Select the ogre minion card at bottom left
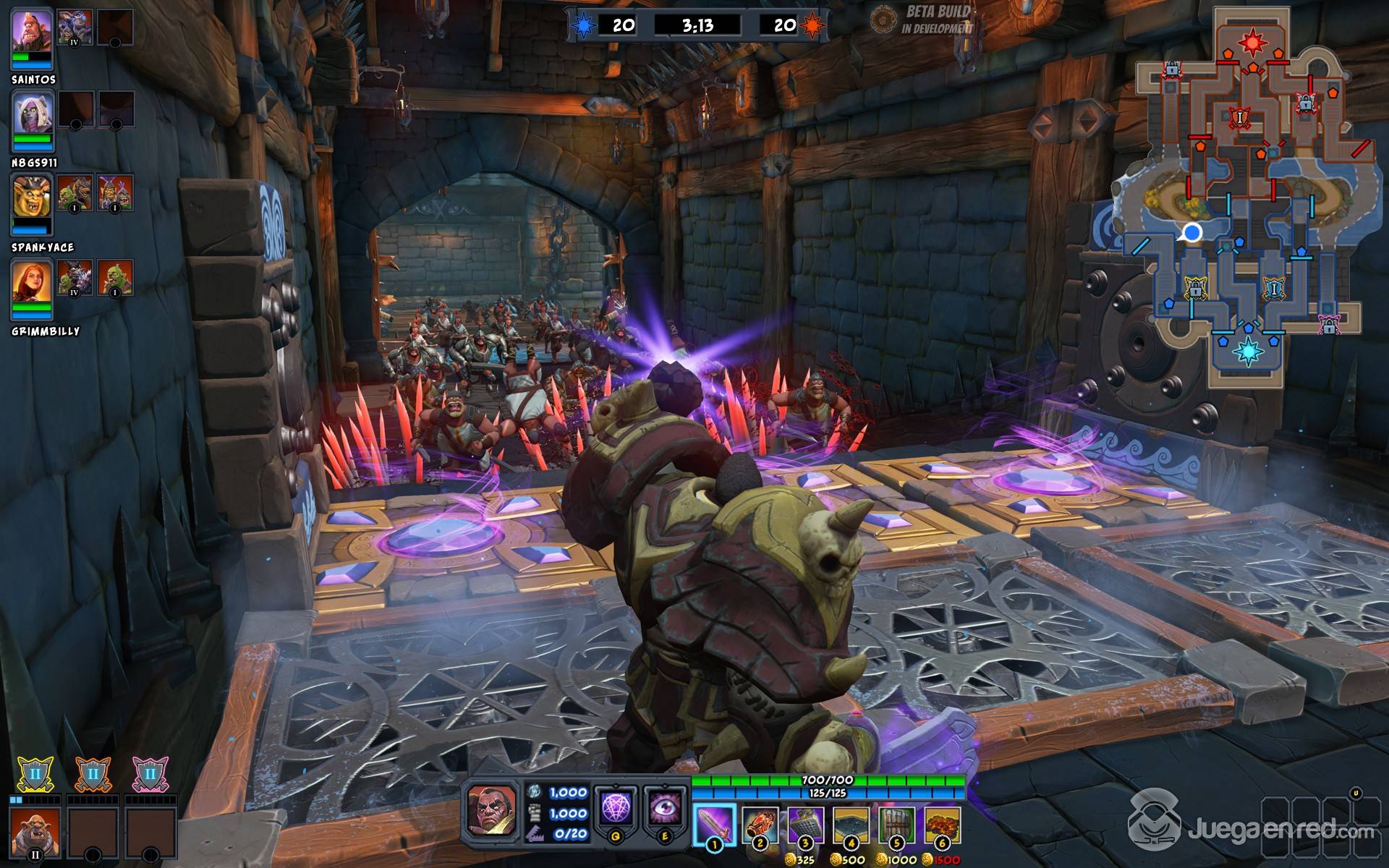1389x868 pixels. click(35, 833)
